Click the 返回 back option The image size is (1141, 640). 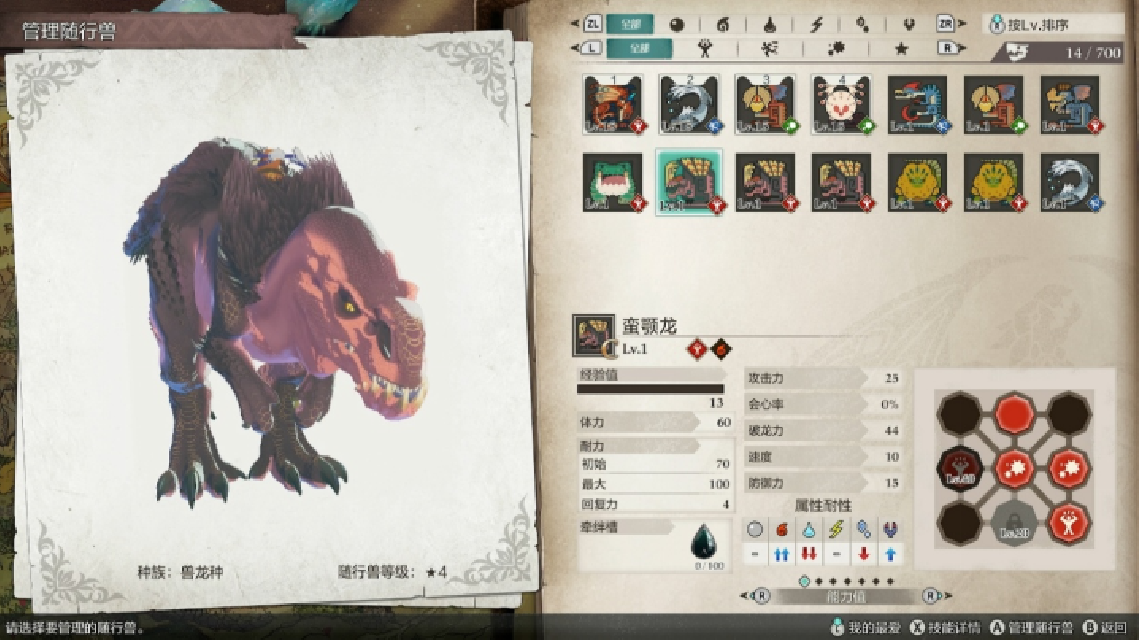coord(1108,628)
